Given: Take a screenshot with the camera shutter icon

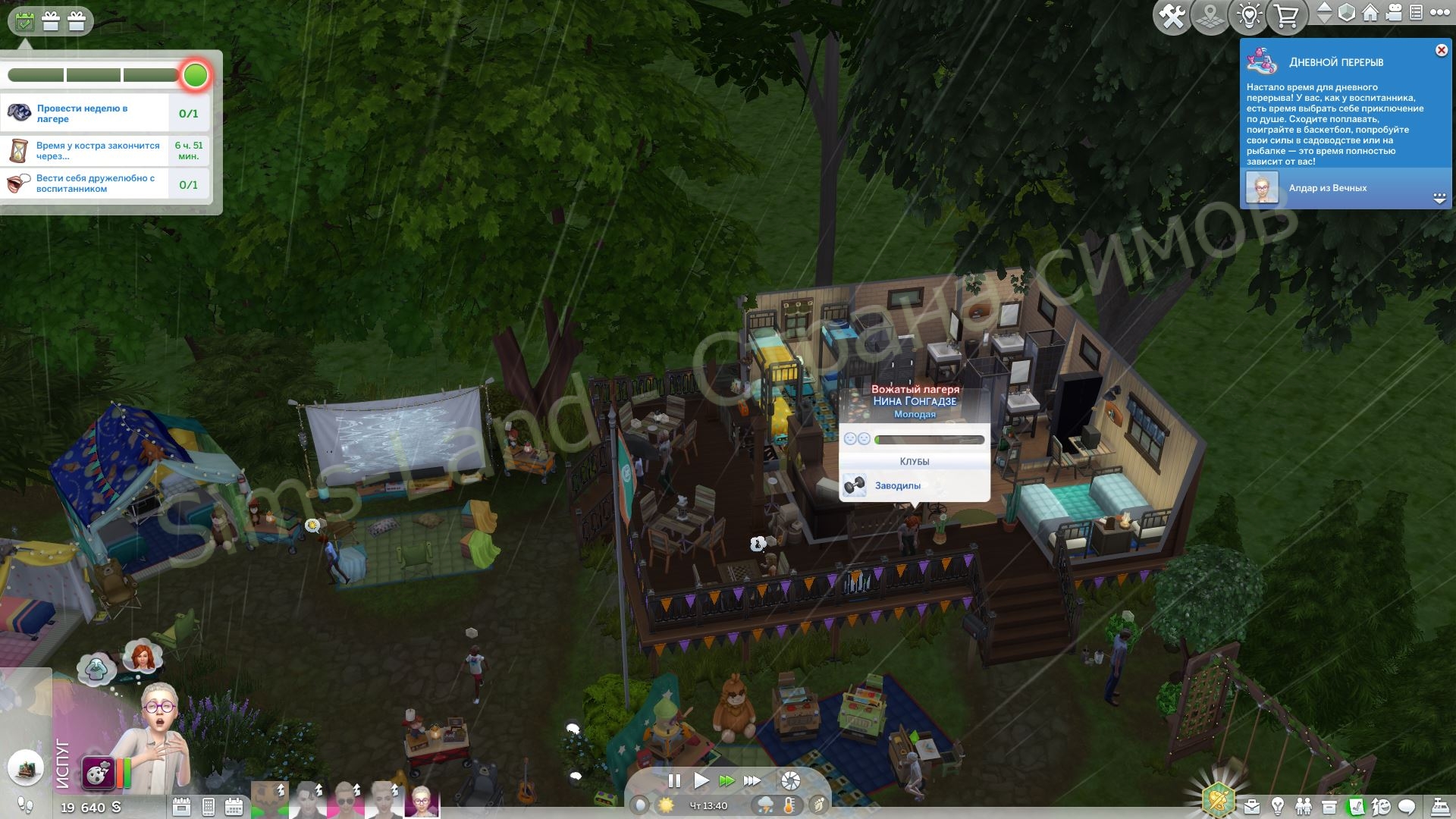Looking at the screenshot, I should coord(791,780).
